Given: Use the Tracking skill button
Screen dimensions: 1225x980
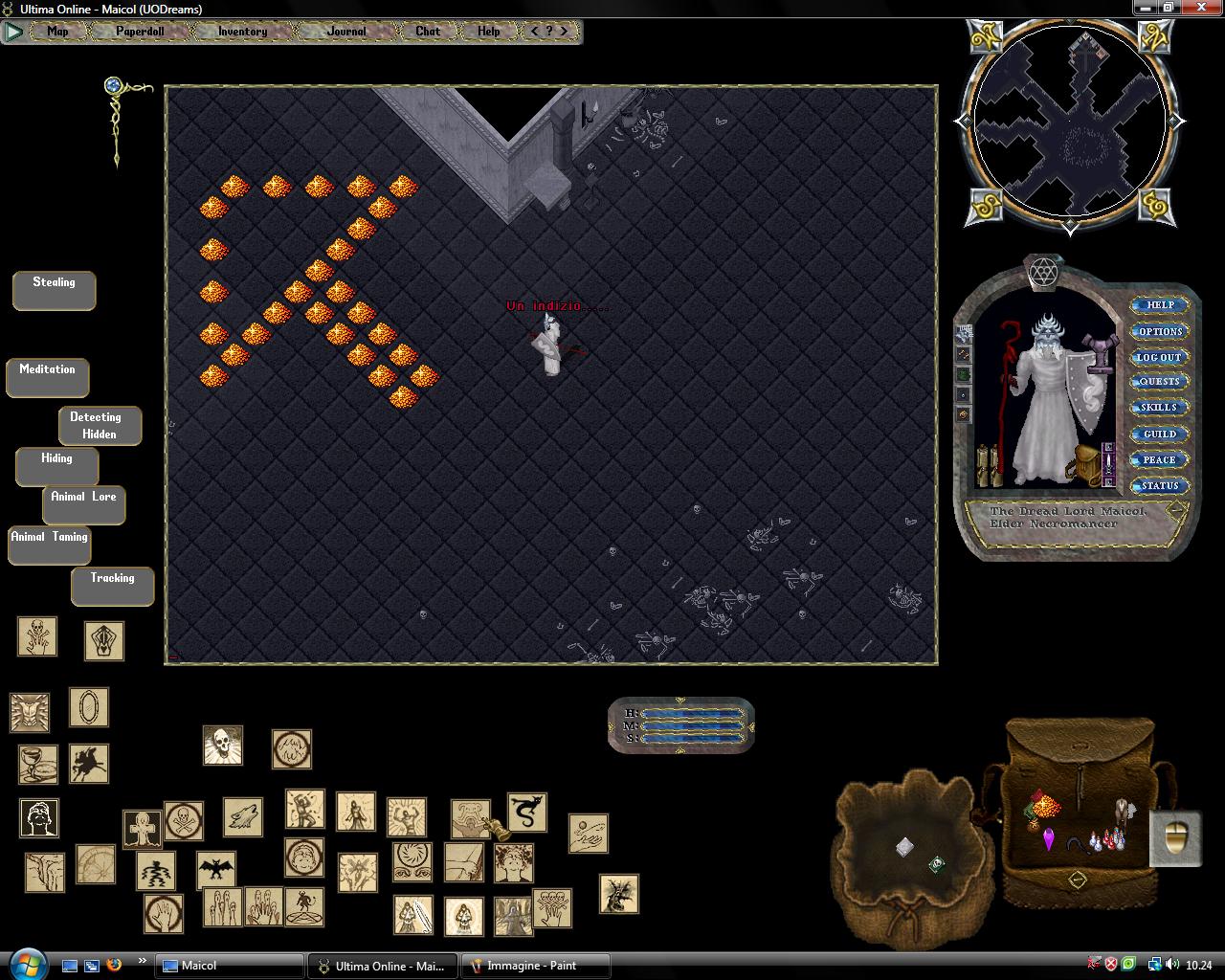Looking at the screenshot, I should pos(112,586).
